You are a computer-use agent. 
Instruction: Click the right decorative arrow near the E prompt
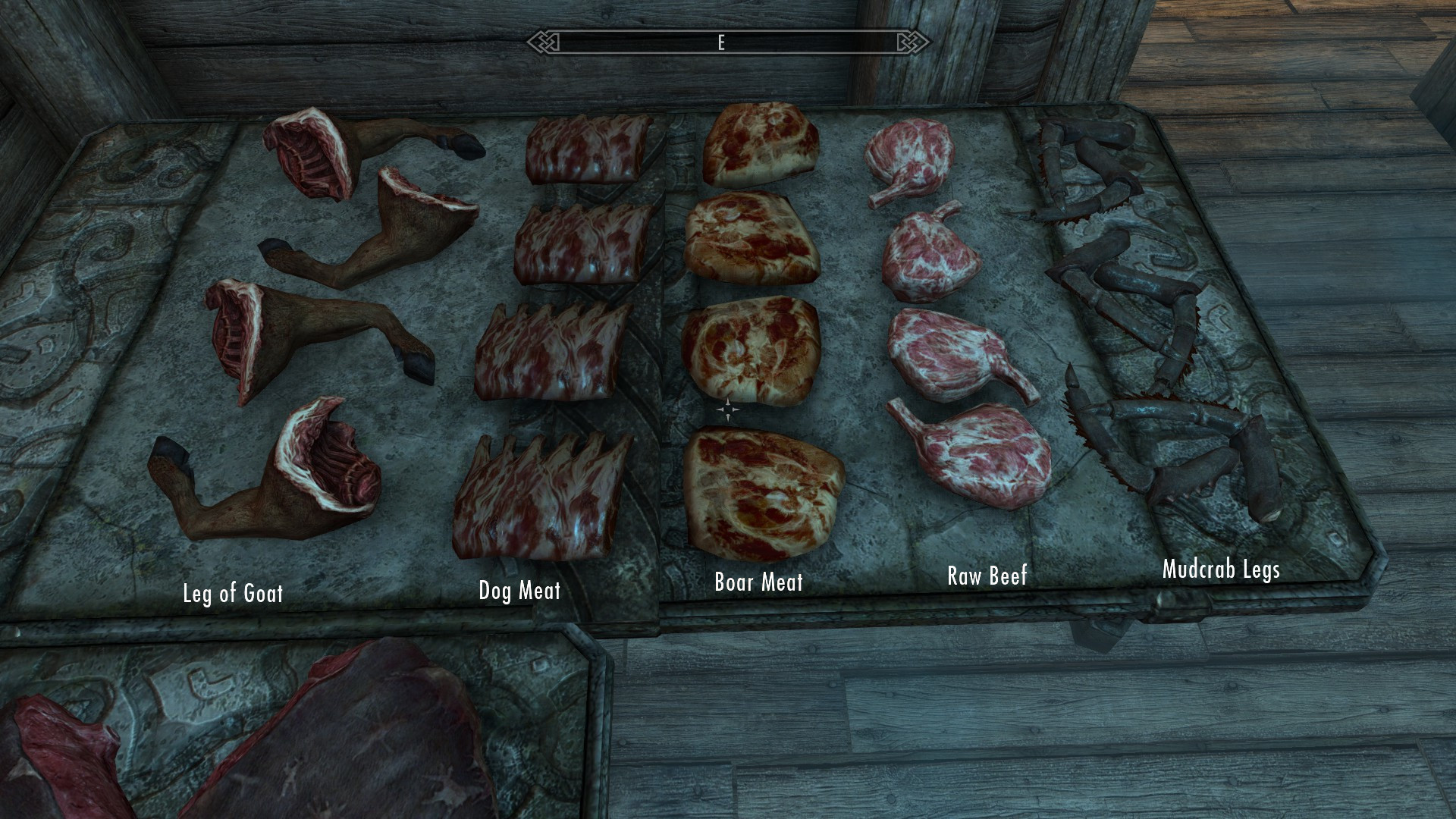pos(907,43)
